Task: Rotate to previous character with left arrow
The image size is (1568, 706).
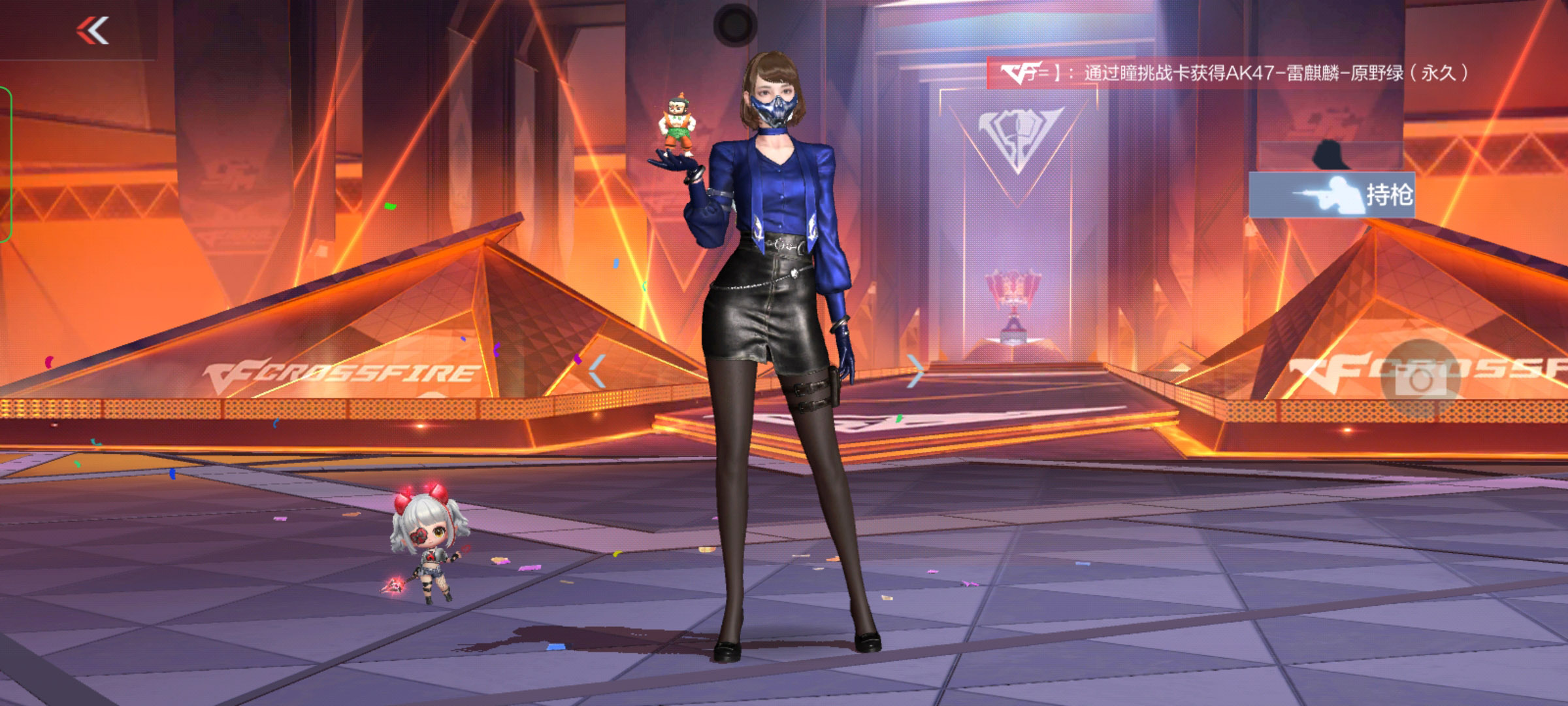Action: 597,371
